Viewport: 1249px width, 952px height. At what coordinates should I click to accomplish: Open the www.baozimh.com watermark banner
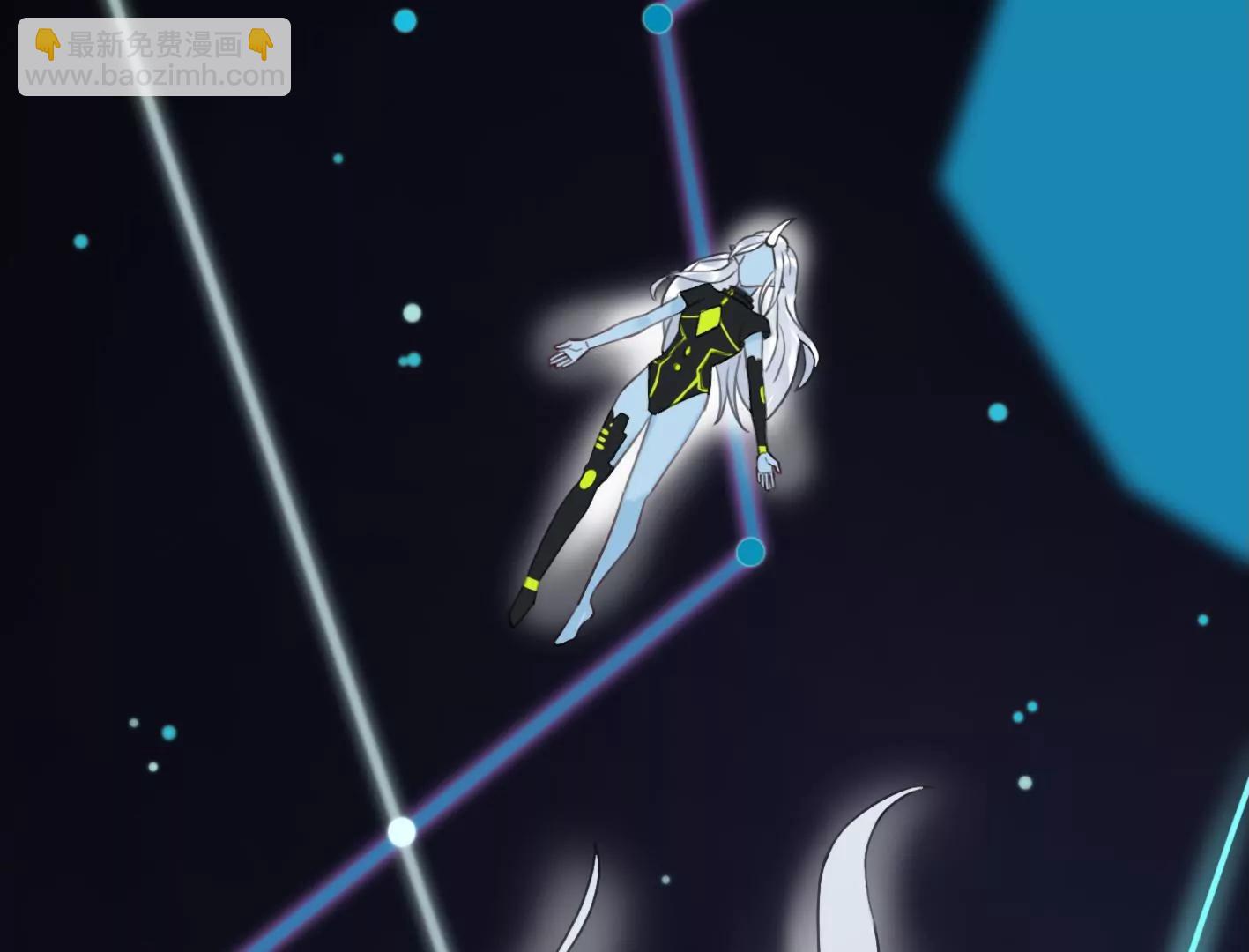pyautogui.click(x=154, y=57)
